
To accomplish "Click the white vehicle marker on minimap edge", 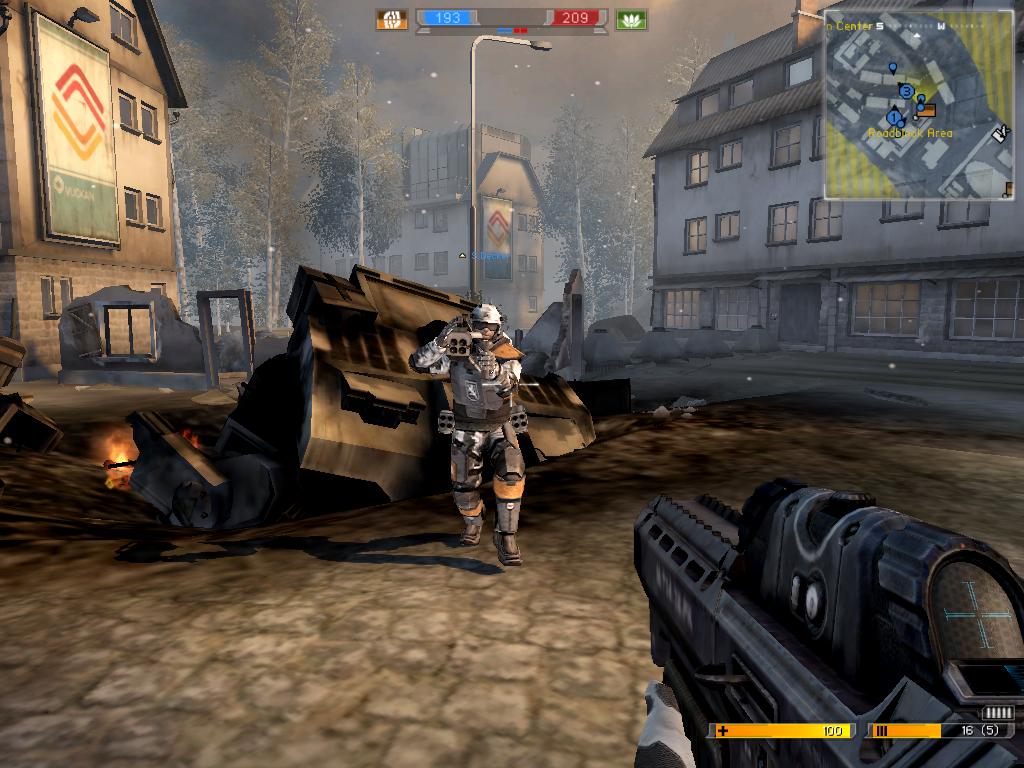I will point(999,132).
